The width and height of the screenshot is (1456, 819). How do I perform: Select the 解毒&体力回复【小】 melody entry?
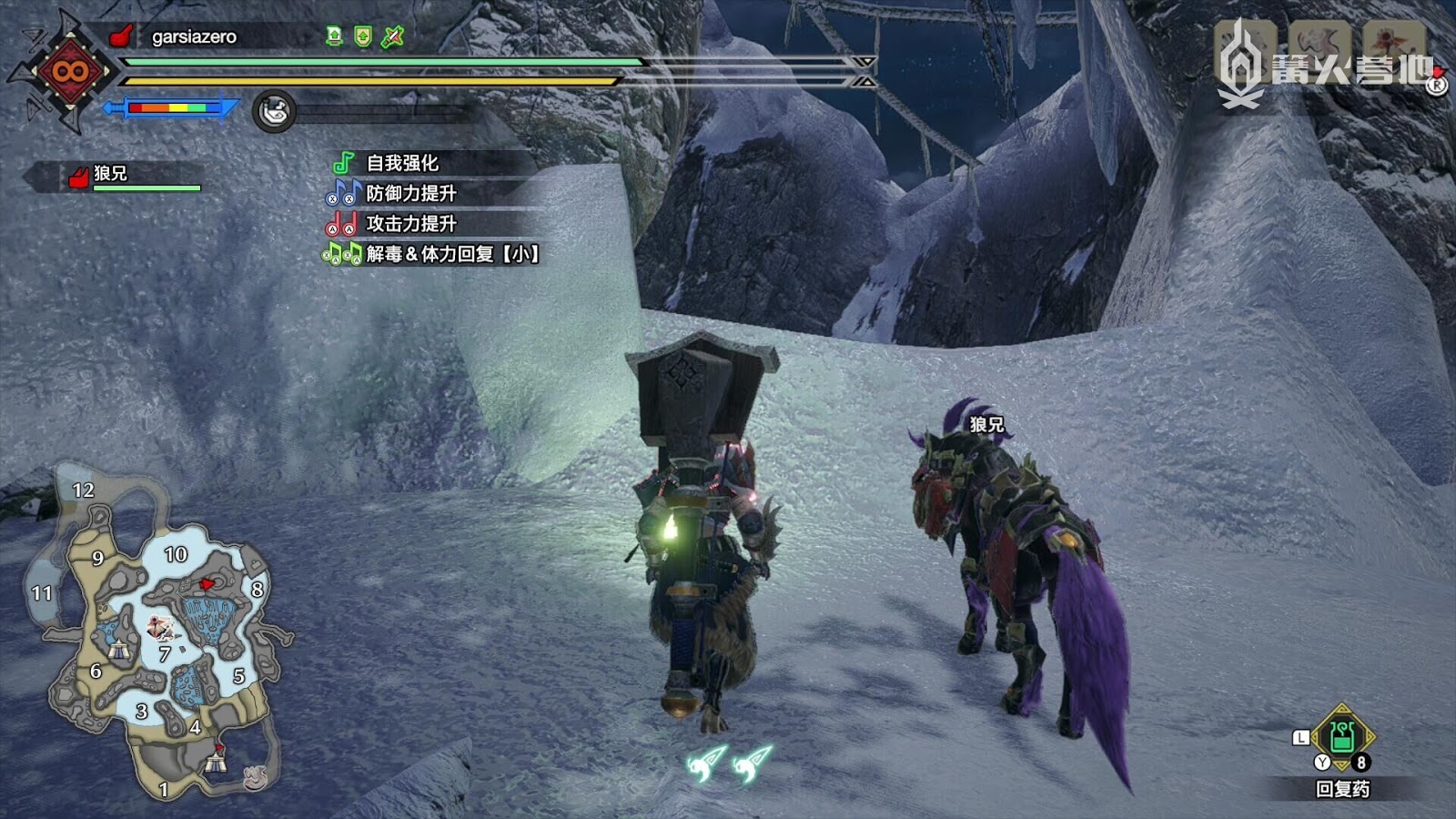tap(451, 254)
